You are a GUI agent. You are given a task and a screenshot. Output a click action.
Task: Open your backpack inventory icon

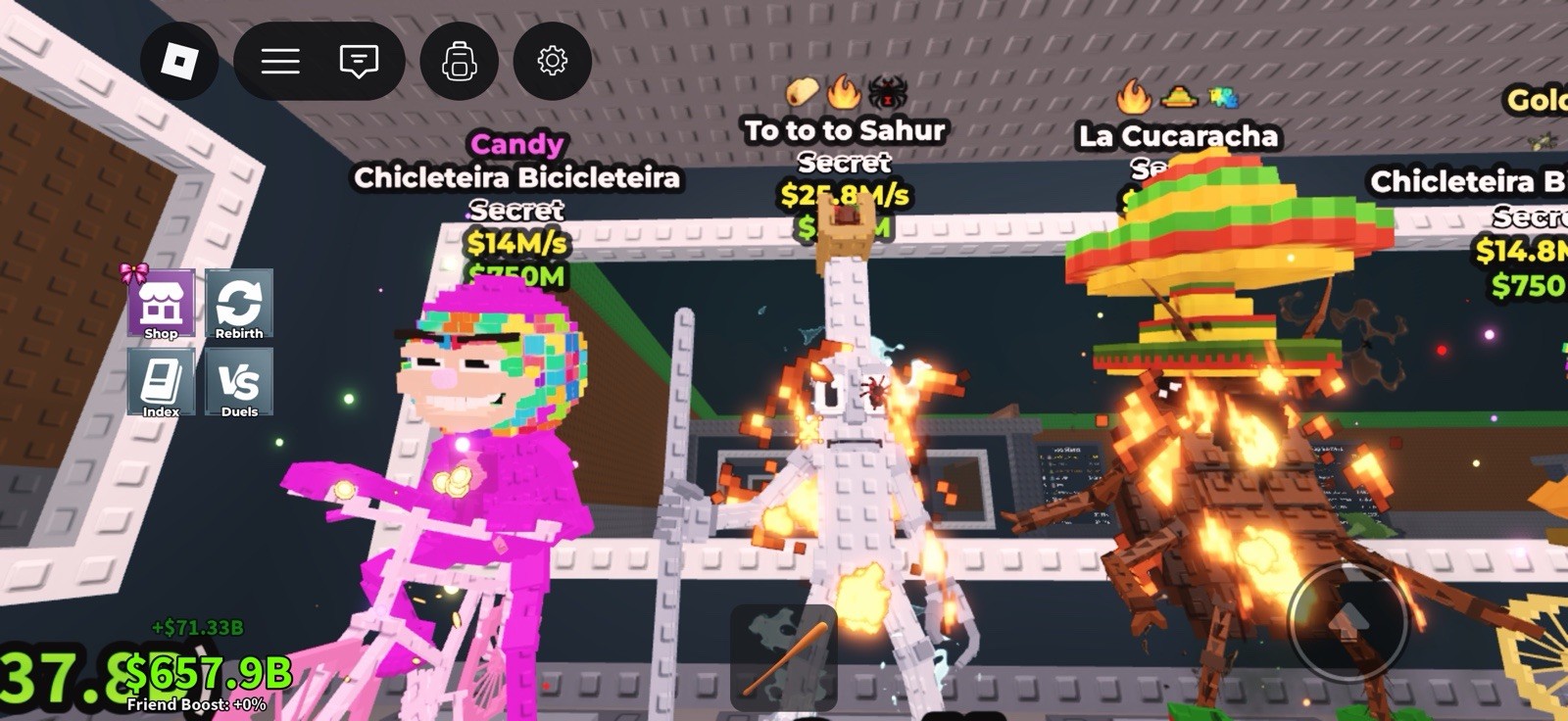[458, 61]
